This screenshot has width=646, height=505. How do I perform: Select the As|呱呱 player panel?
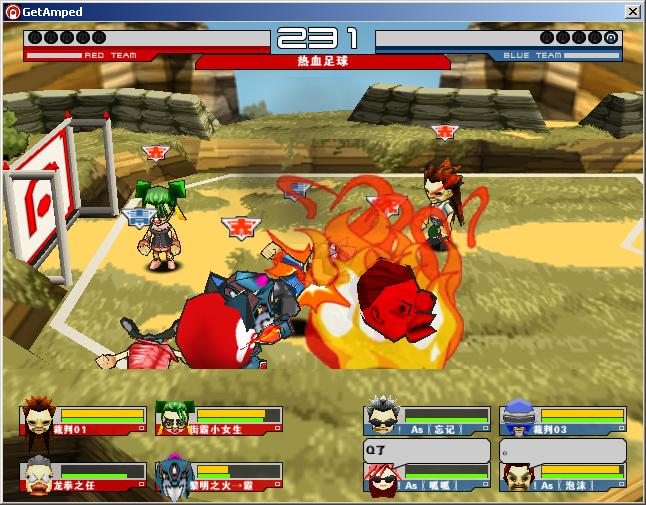428,478
